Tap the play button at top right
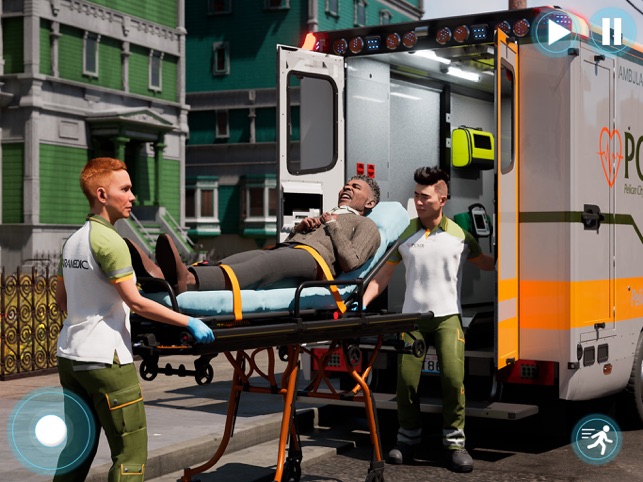 pyautogui.click(x=556, y=32)
